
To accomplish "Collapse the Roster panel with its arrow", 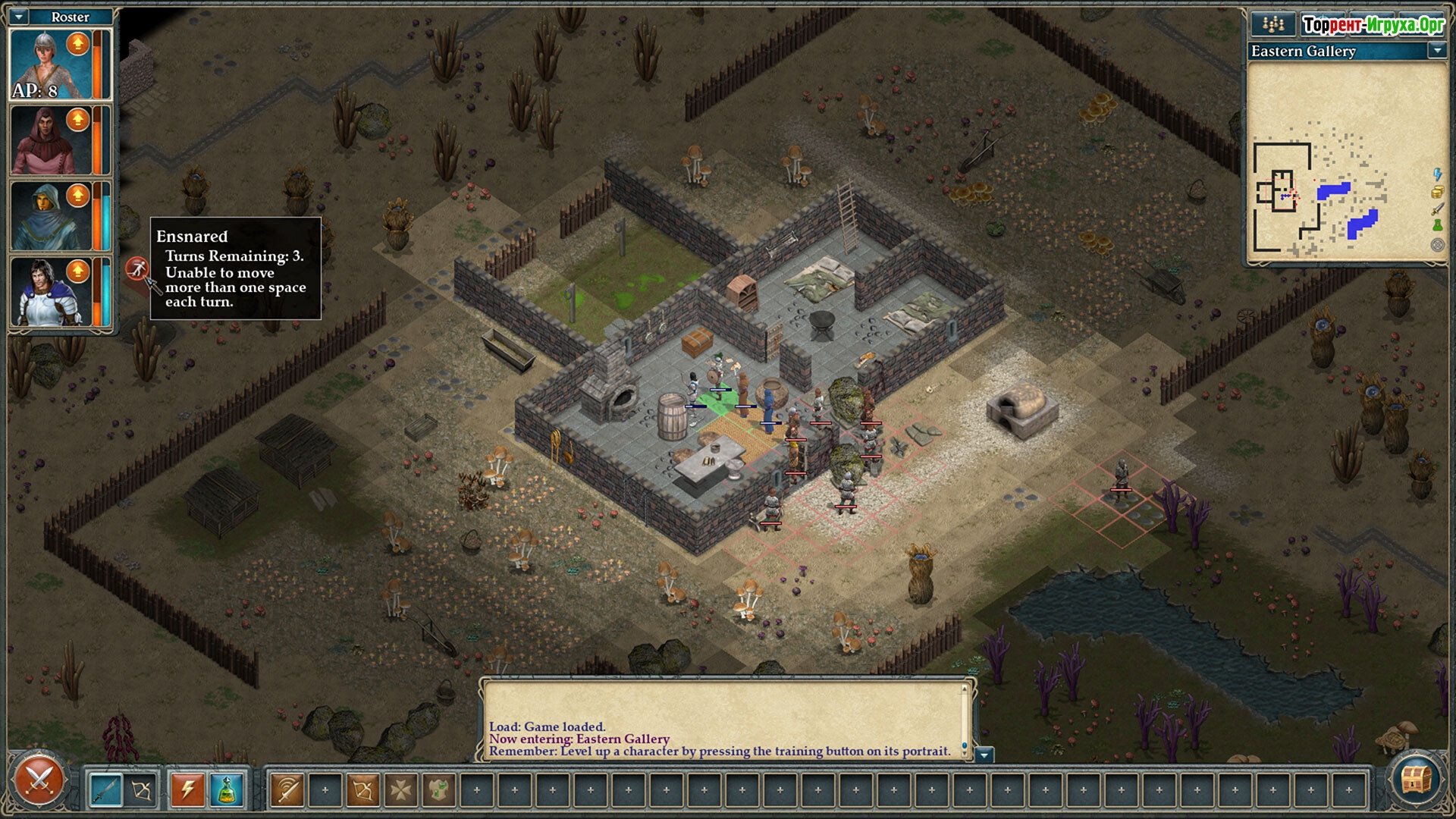I will pyautogui.click(x=20, y=16).
